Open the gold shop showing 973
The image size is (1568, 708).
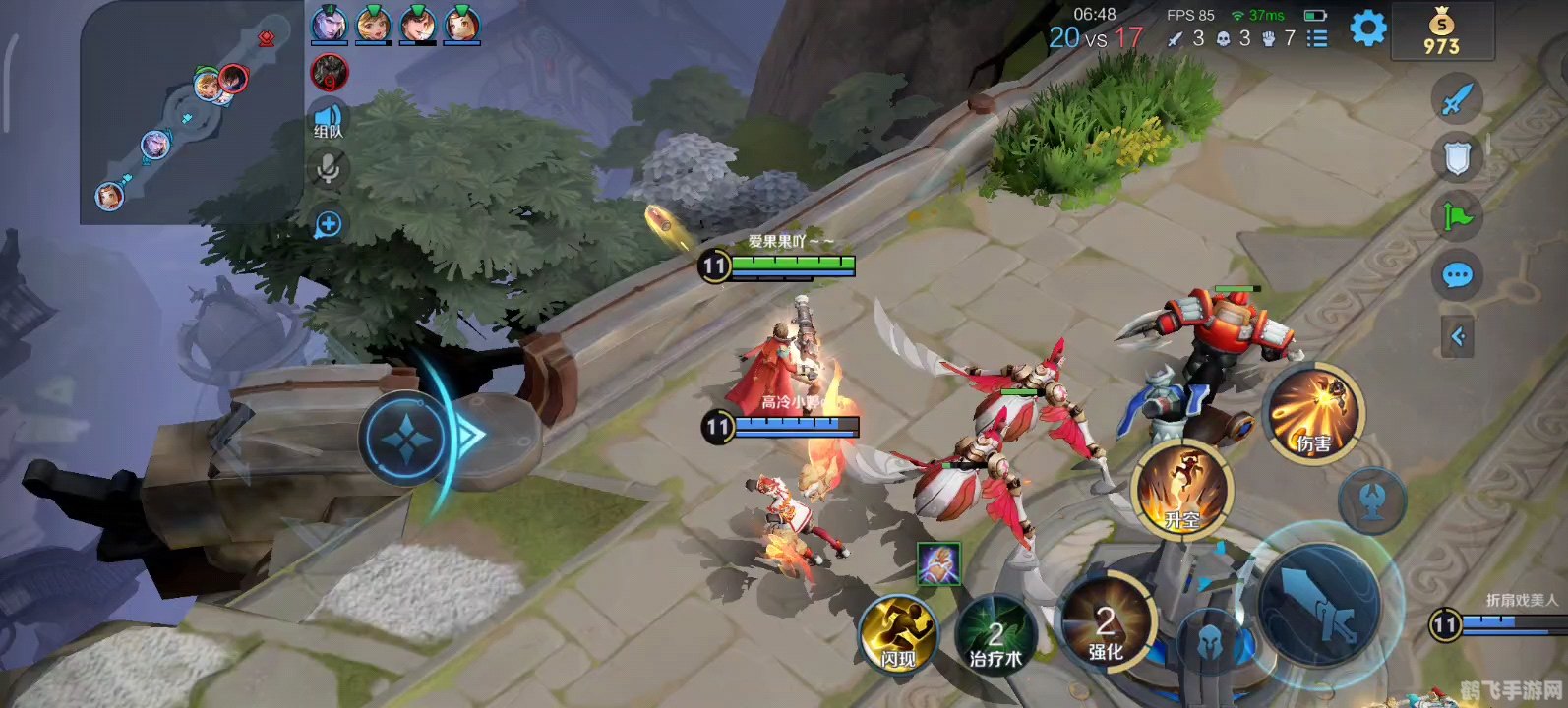(1441, 31)
